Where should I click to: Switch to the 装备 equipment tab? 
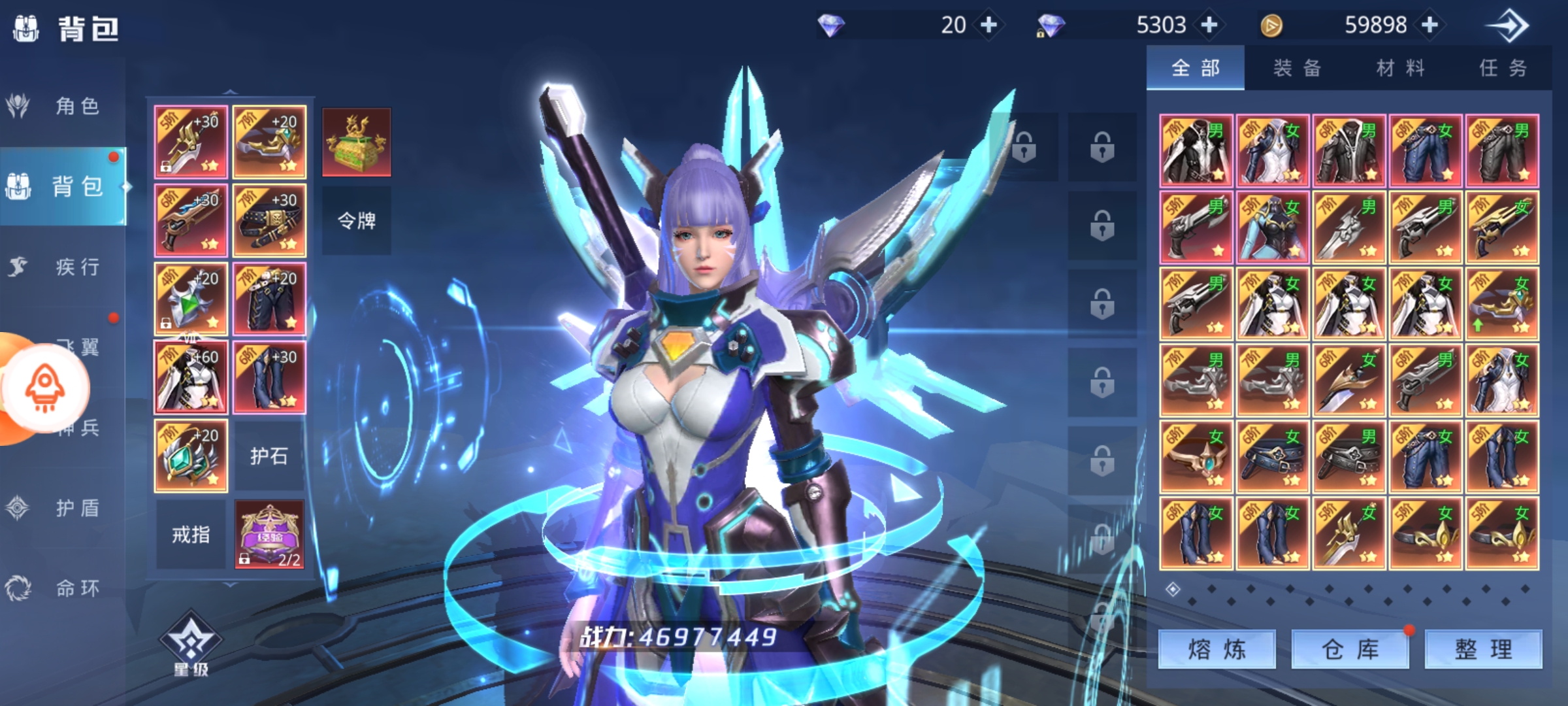1297,68
